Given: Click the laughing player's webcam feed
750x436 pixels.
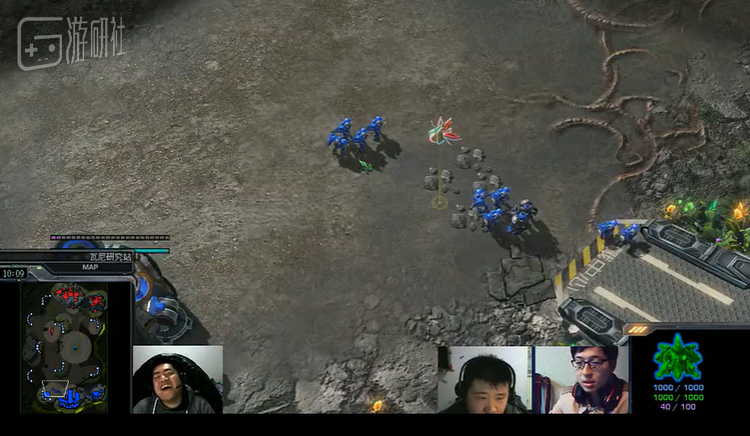Looking at the screenshot, I should point(177,380).
